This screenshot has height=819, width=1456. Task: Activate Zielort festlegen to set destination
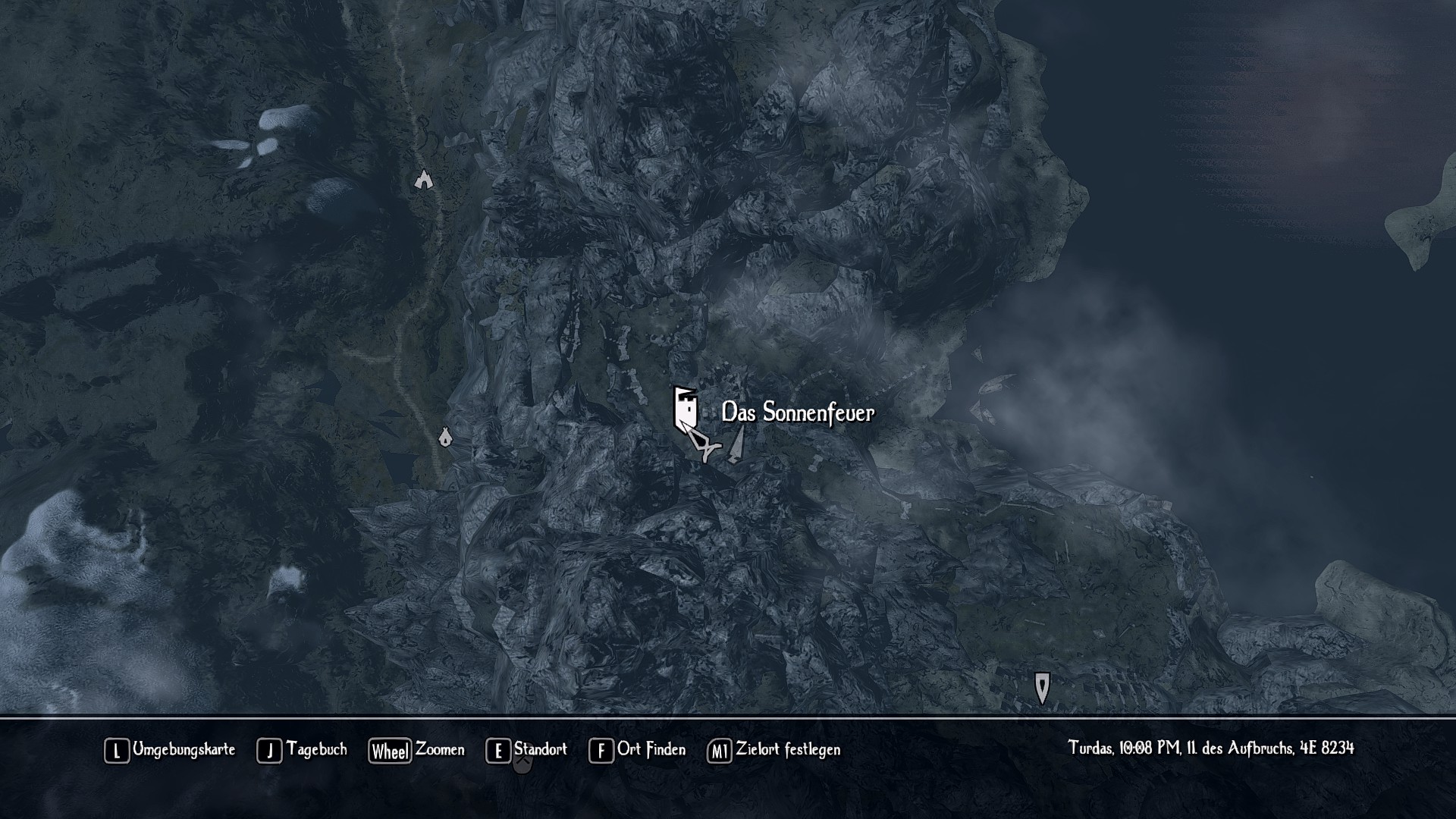(774, 750)
